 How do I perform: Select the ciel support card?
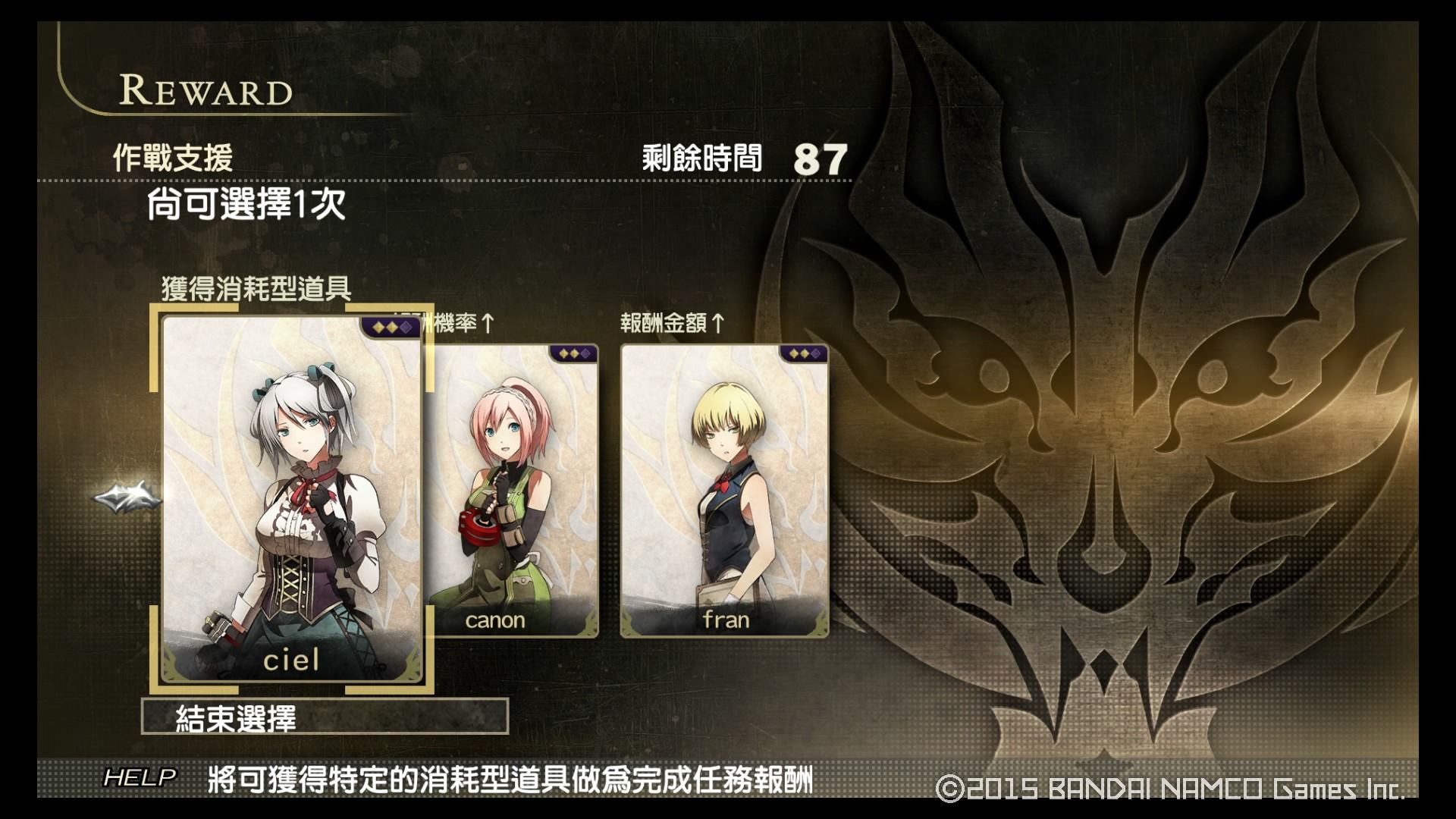(x=292, y=498)
